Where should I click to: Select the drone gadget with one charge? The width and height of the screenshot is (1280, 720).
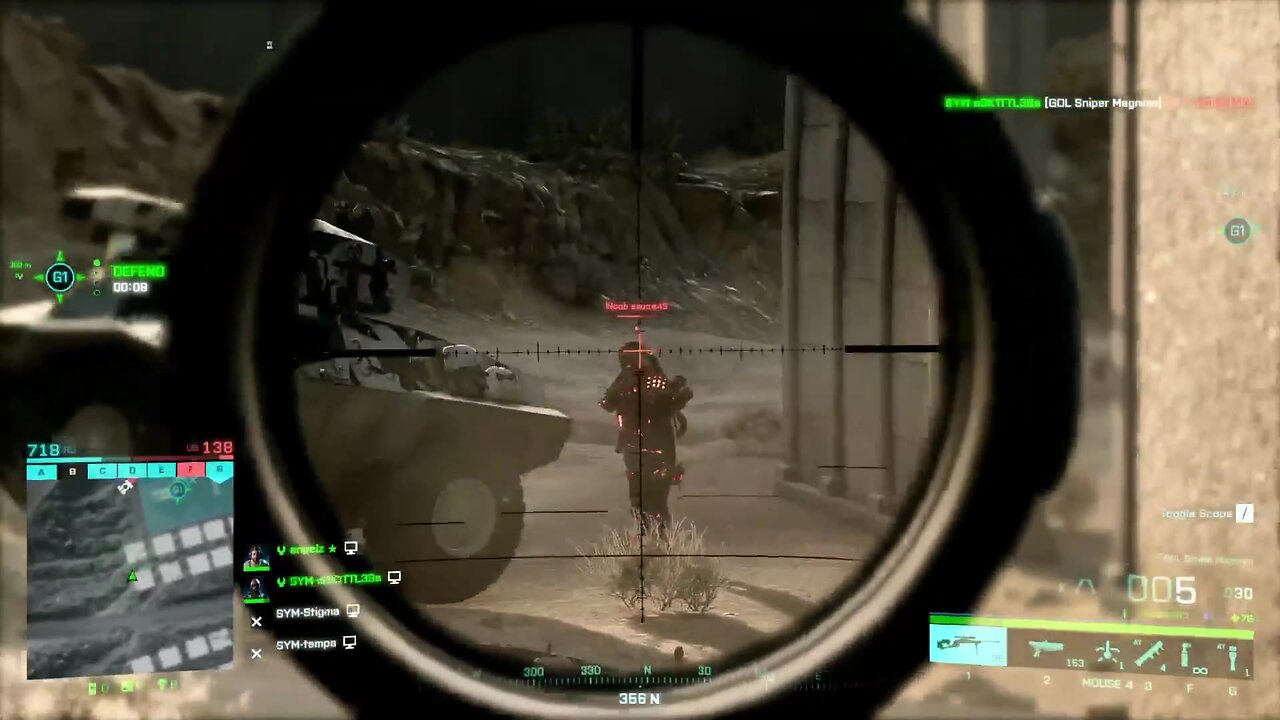1107,652
